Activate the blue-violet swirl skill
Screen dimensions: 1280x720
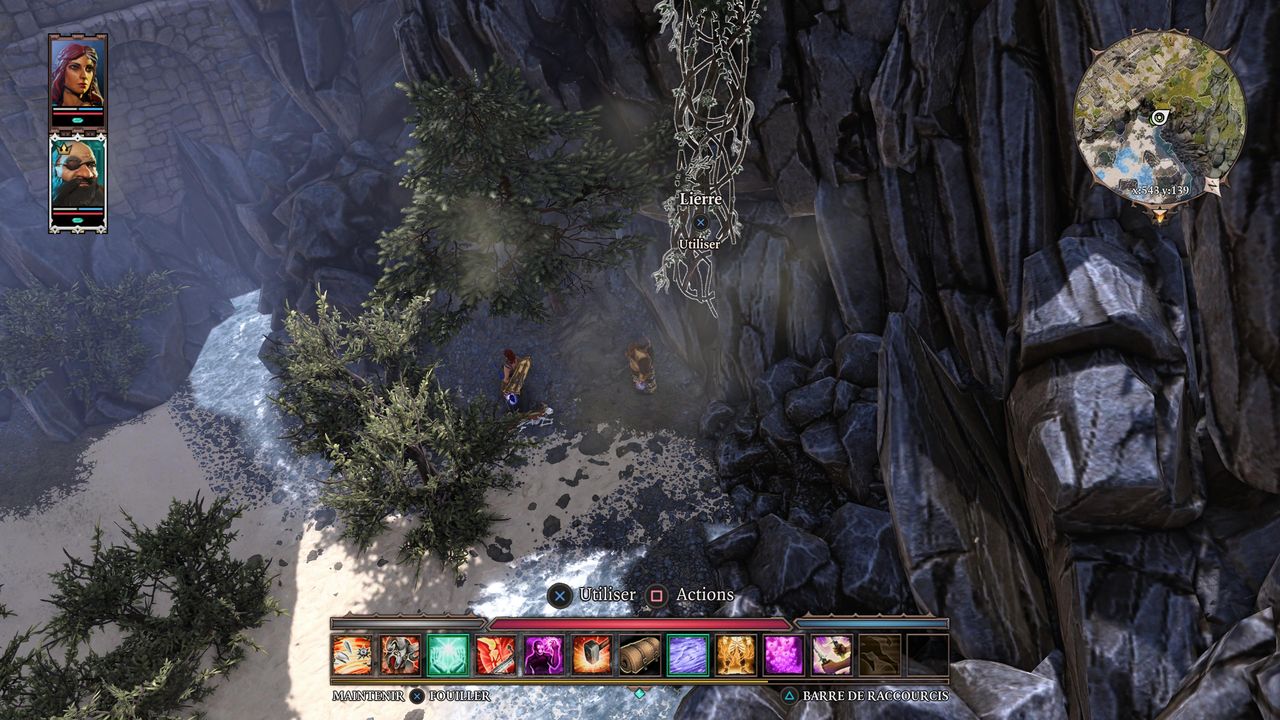(688, 655)
